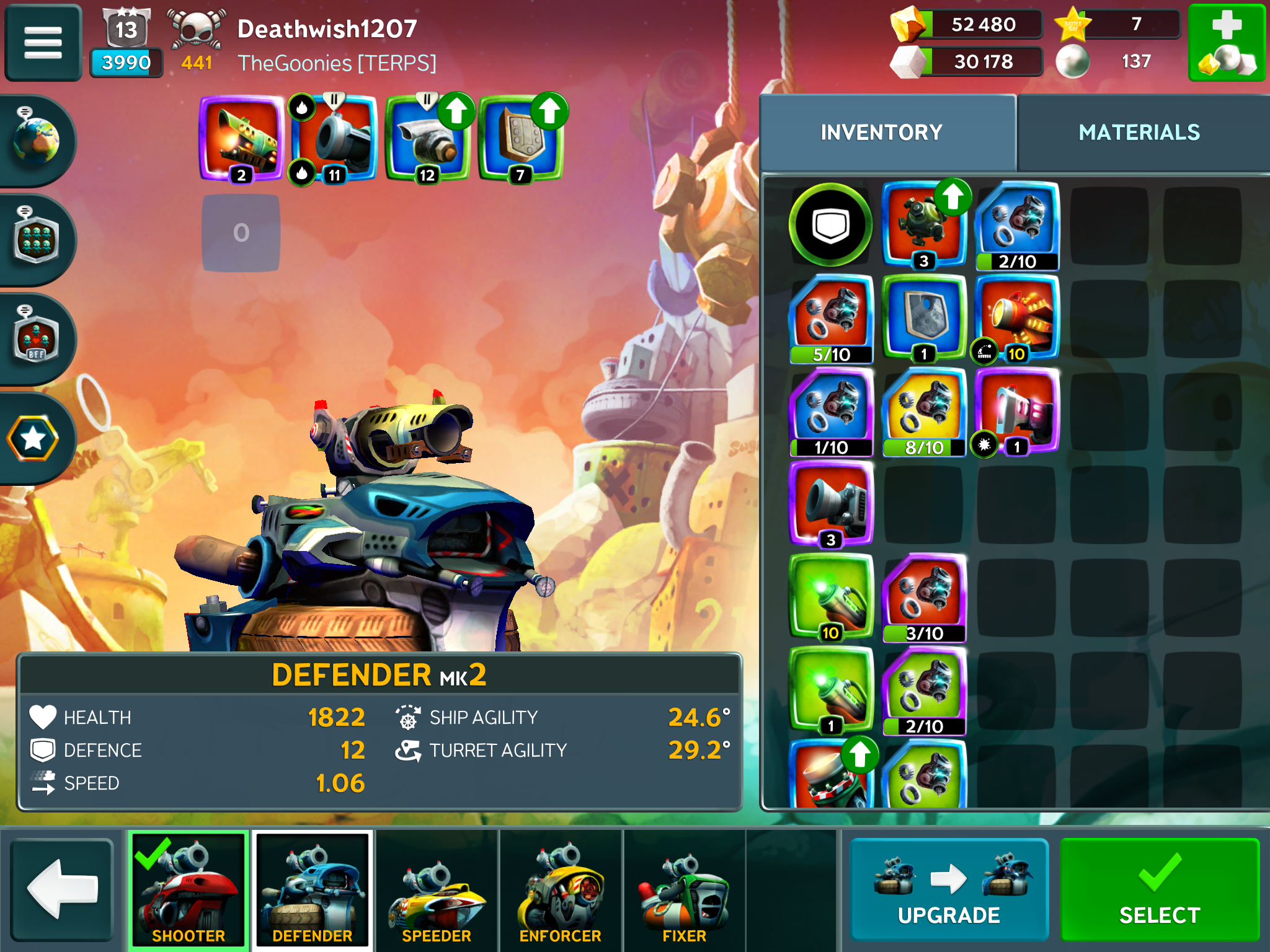Select the equipped level 7 shield item

coord(521,139)
